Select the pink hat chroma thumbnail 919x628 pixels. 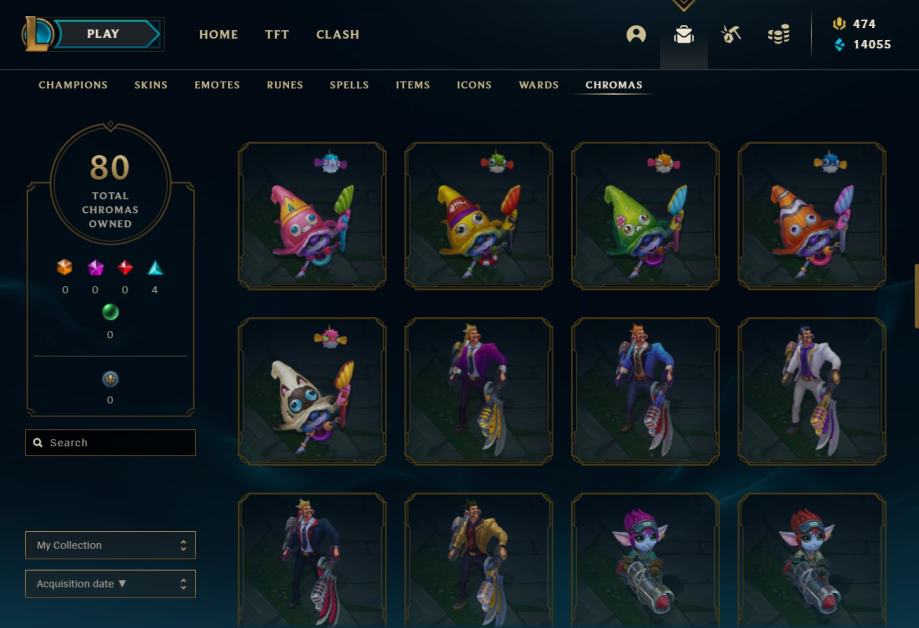click(312, 216)
